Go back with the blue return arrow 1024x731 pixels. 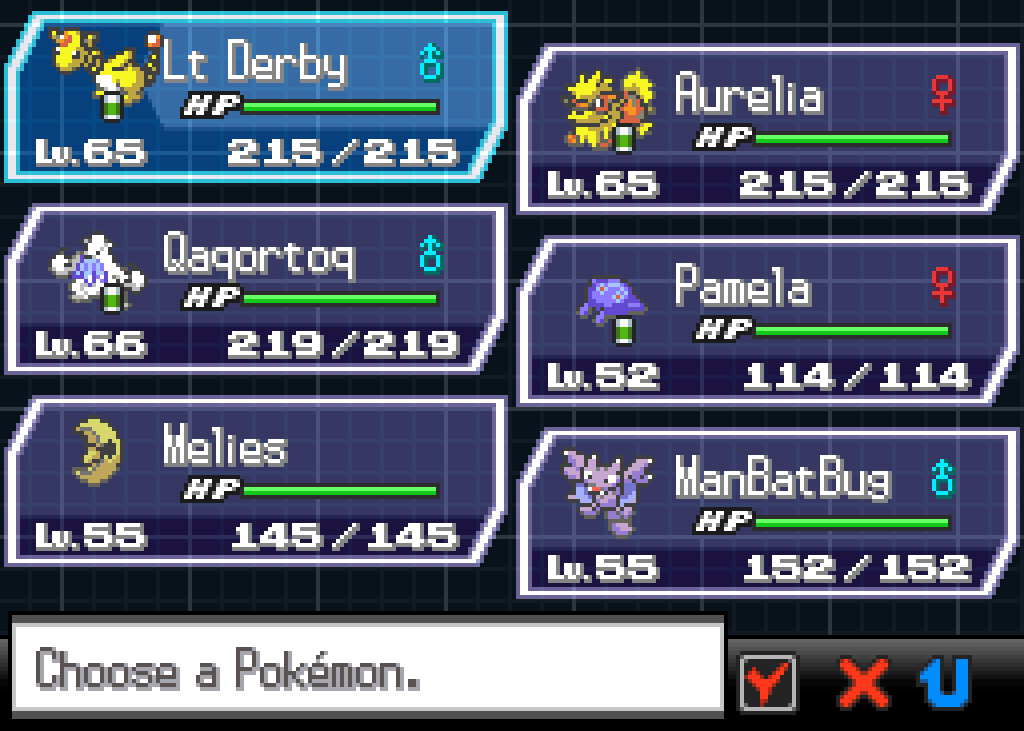945,683
